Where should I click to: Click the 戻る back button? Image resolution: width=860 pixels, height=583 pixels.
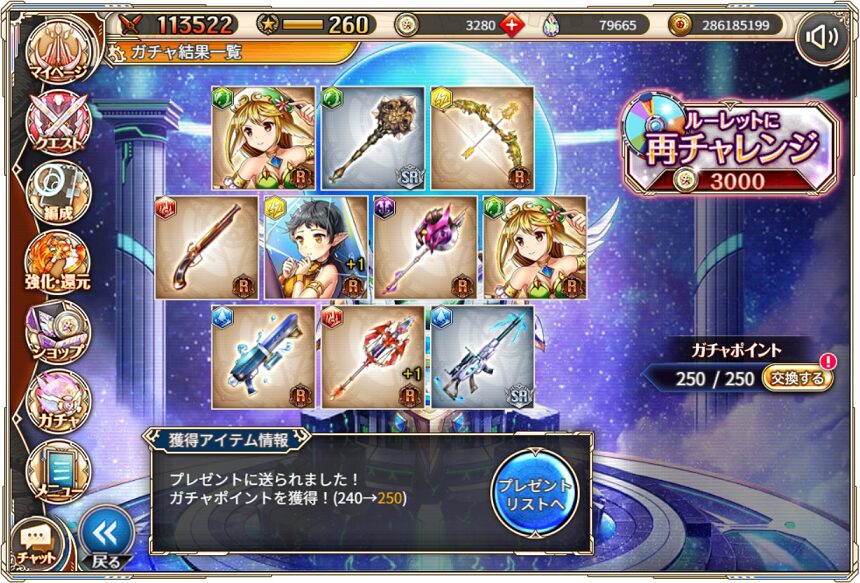click(106, 537)
